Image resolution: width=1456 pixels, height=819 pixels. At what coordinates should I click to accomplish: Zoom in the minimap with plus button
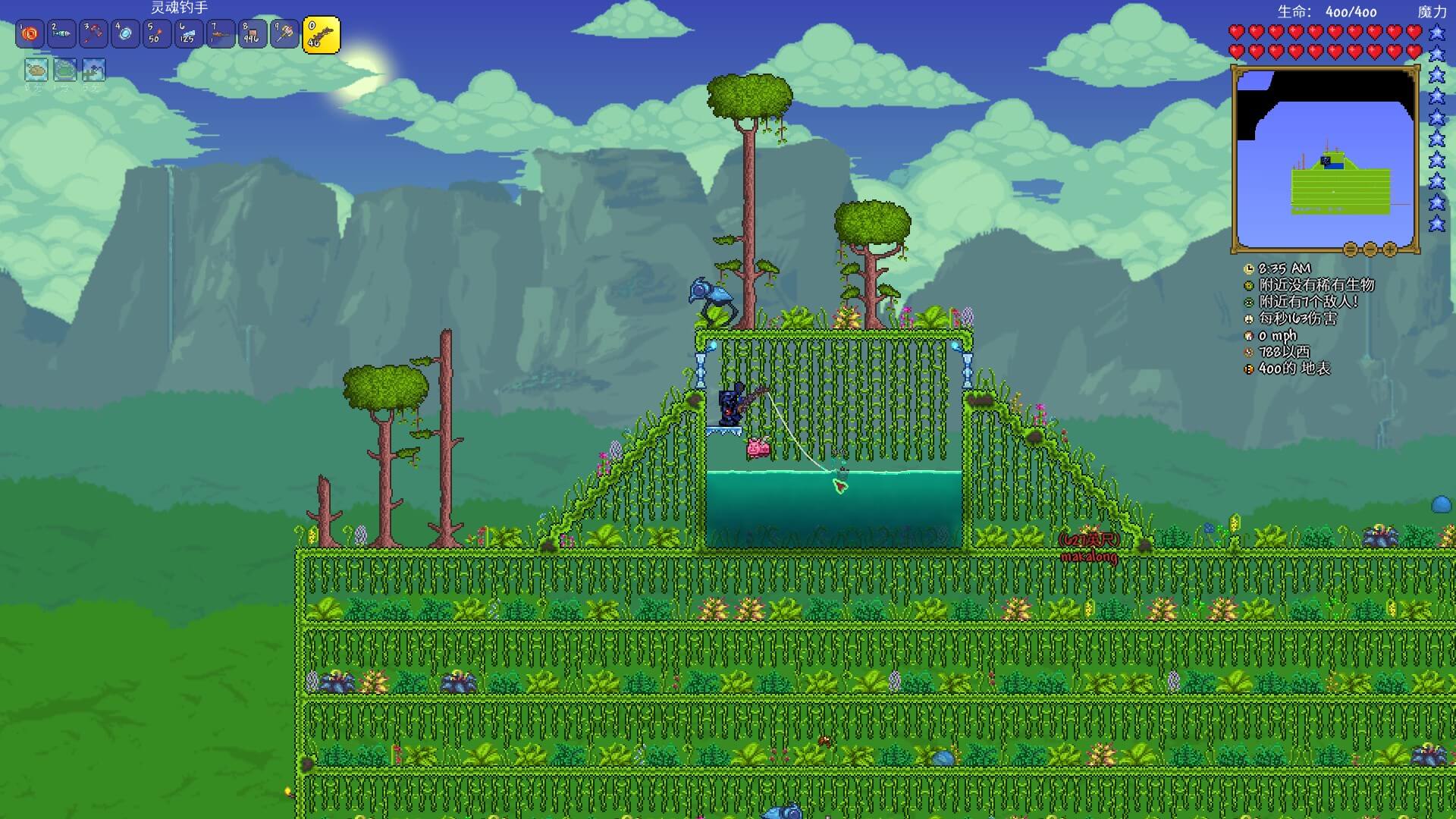(x=1390, y=249)
